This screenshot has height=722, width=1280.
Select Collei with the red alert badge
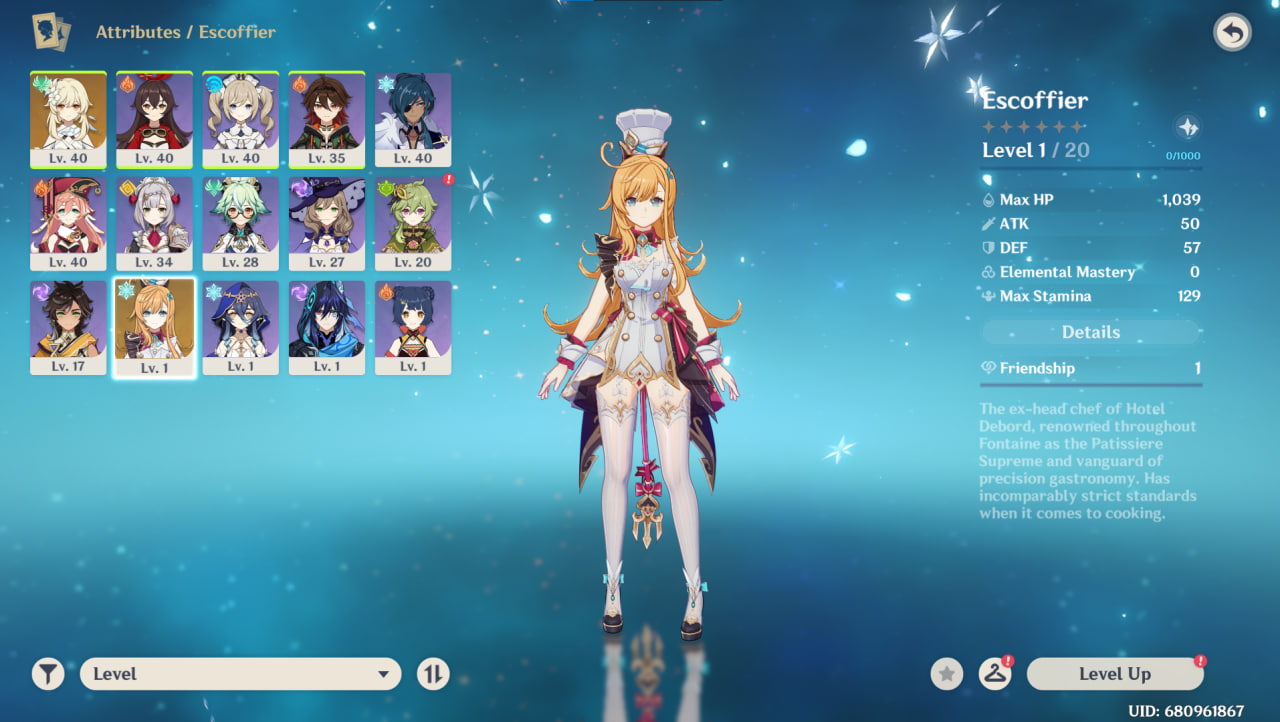[x=412, y=223]
